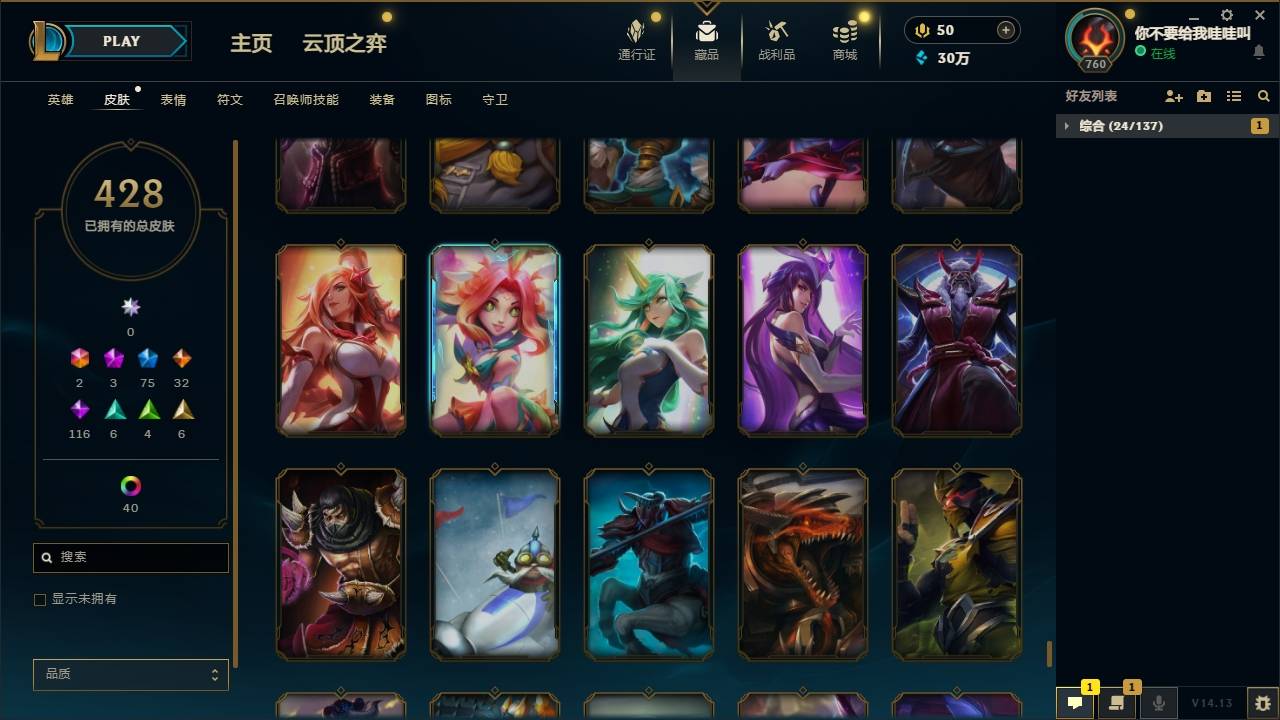Open the chat bubble icon bottom right
The width and height of the screenshot is (1280, 720).
click(x=1075, y=704)
